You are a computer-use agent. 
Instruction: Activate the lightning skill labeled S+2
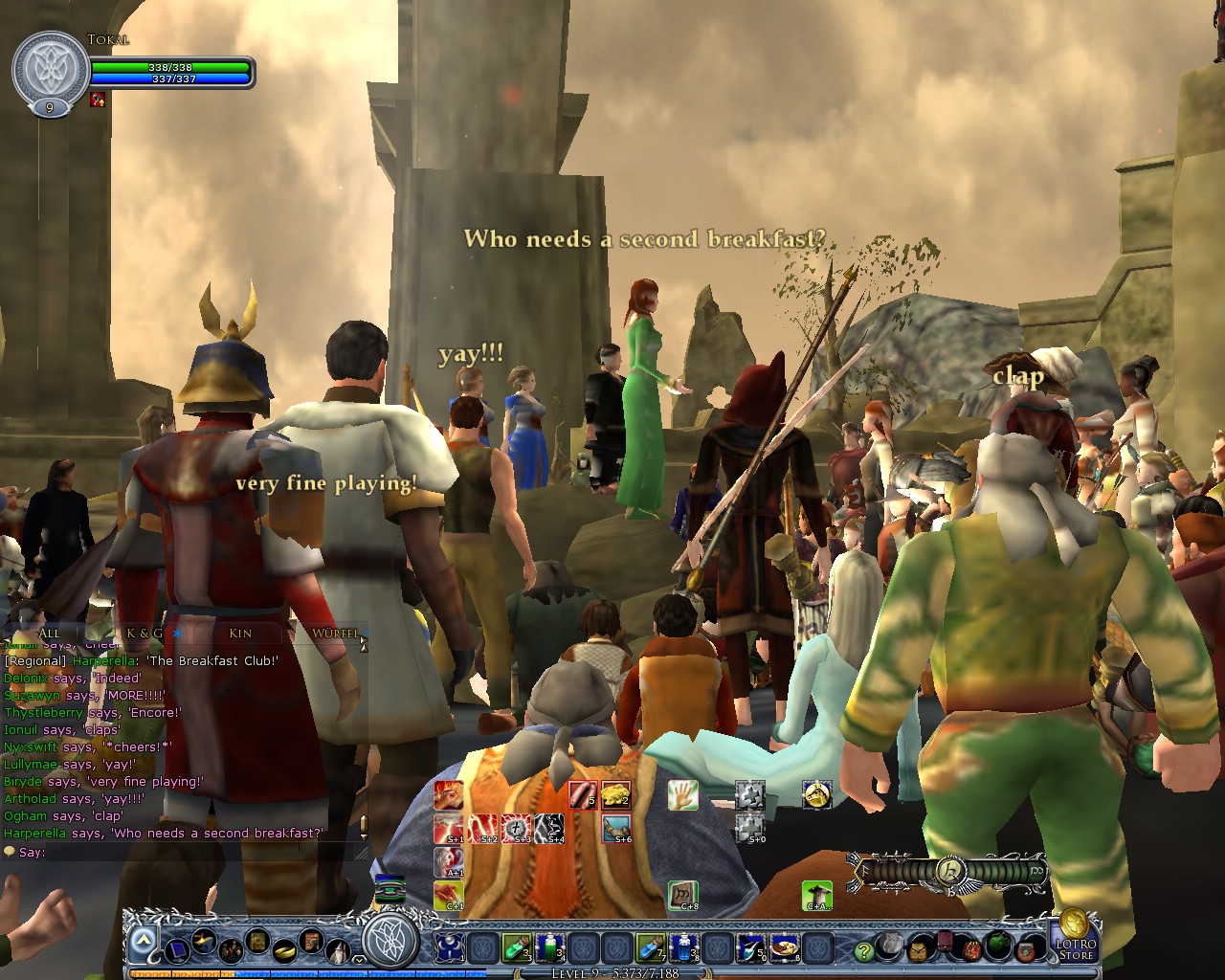point(483,829)
